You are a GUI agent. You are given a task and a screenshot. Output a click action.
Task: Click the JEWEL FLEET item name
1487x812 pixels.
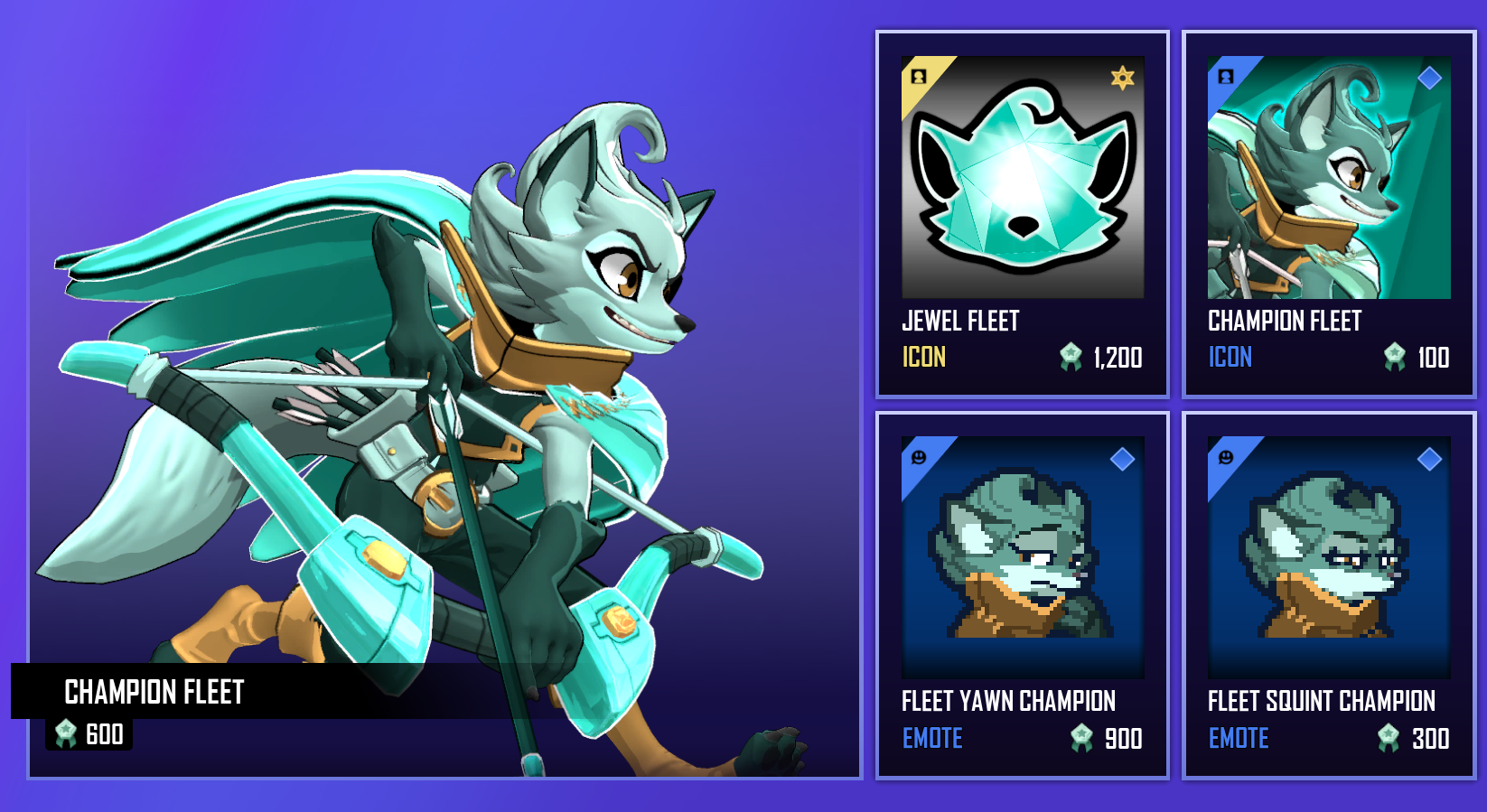point(960,321)
